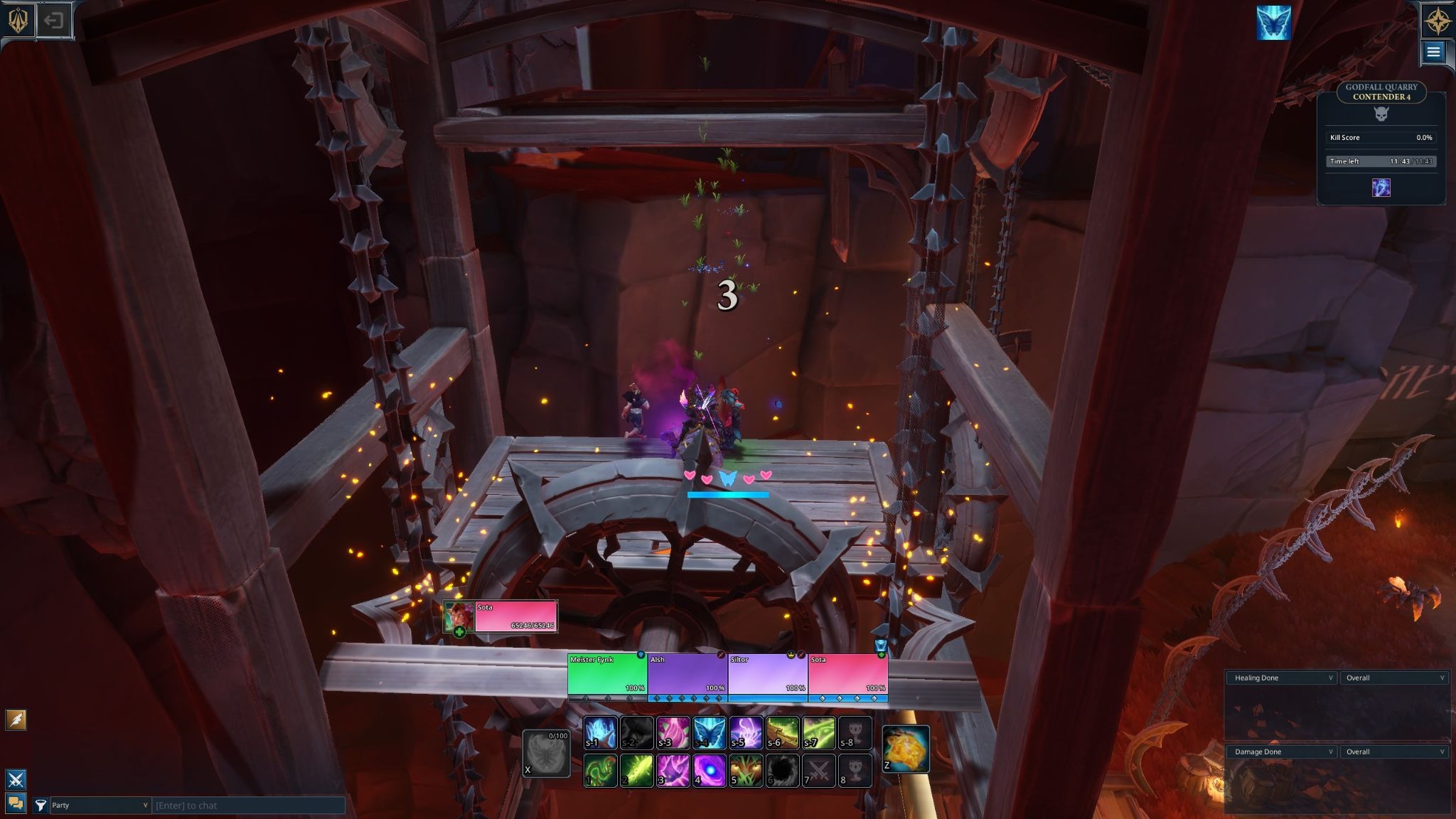The width and height of the screenshot is (1456, 819).
Task: Toggle the chat bubbles button
Action: pyautogui.click(x=16, y=803)
